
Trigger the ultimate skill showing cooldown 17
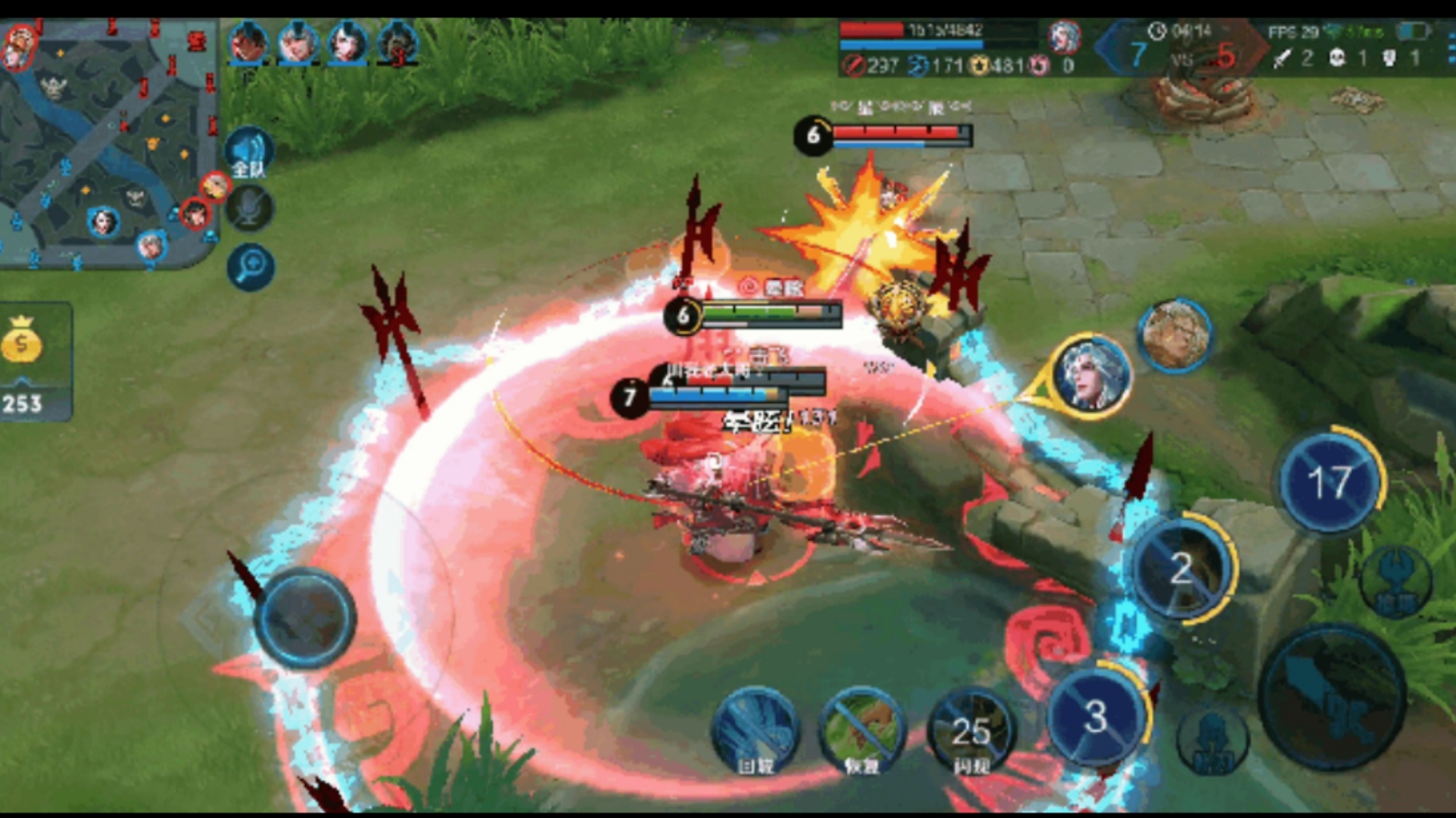1329,482
